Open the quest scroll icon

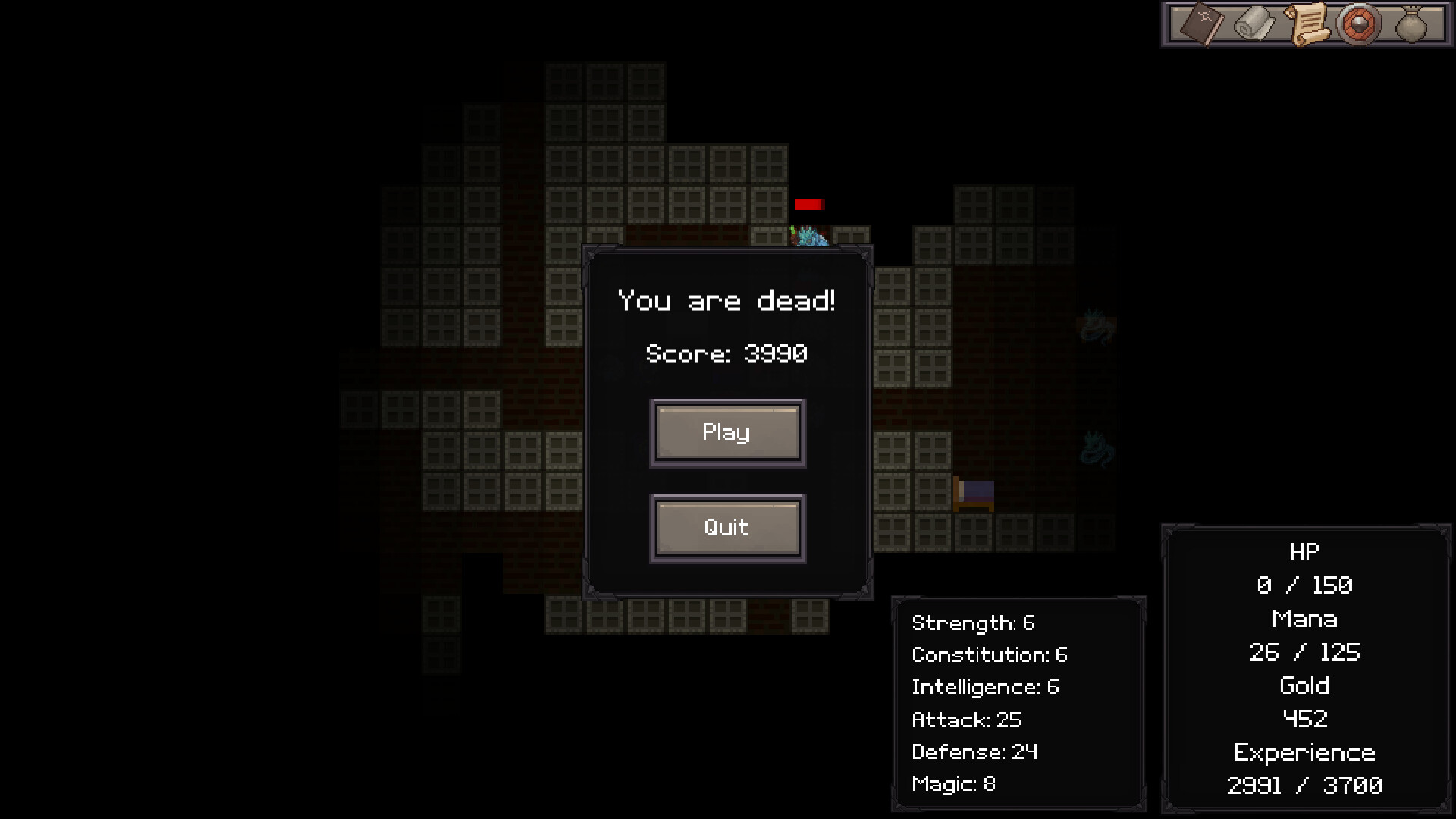click(1307, 23)
